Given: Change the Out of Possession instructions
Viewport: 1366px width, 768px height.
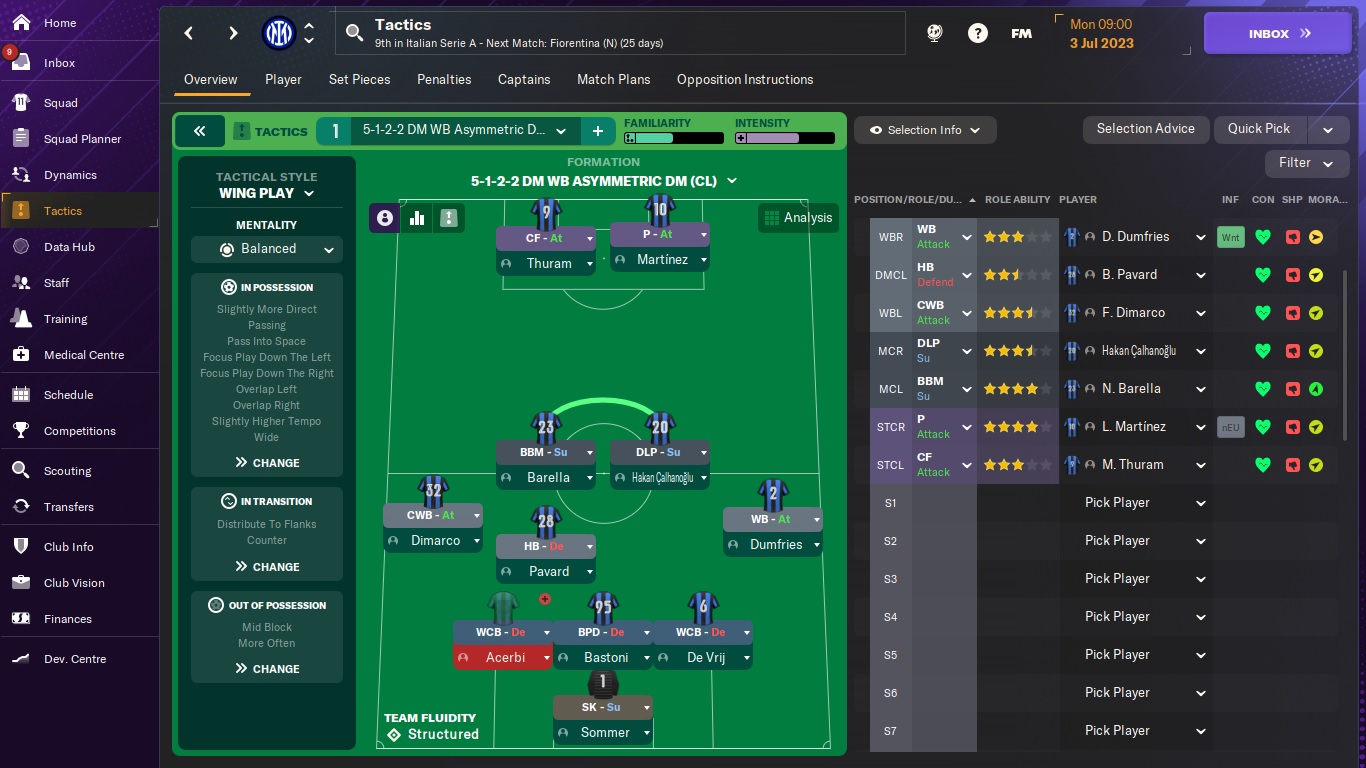Looking at the screenshot, I should point(267,669).
